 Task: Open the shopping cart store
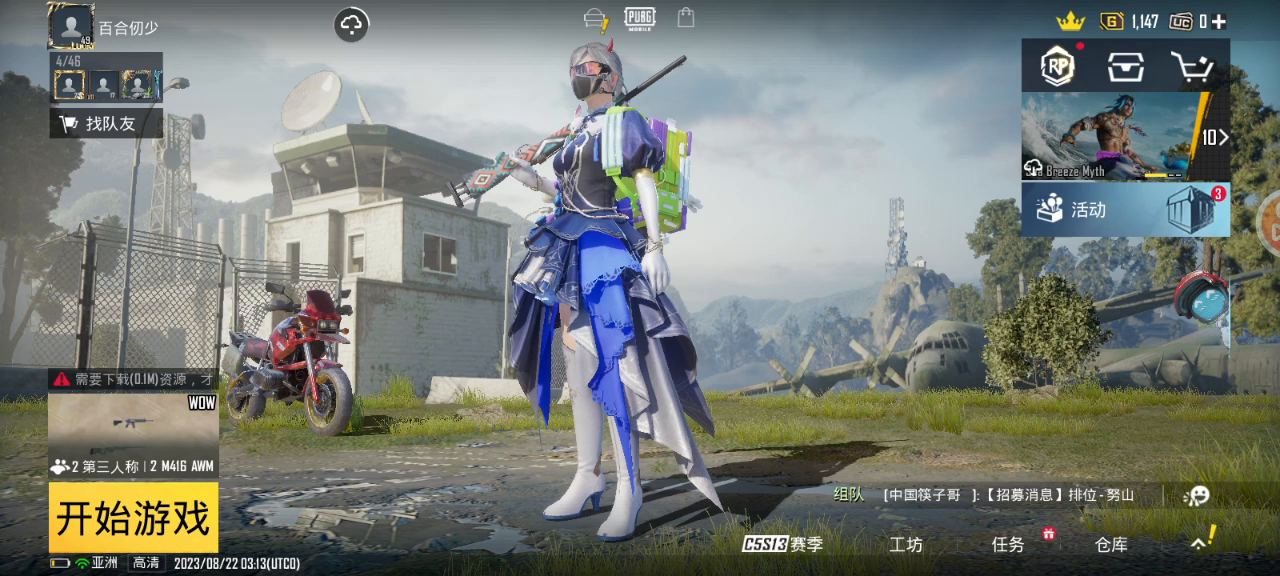pyautogui.click(x=1191, y=67)
